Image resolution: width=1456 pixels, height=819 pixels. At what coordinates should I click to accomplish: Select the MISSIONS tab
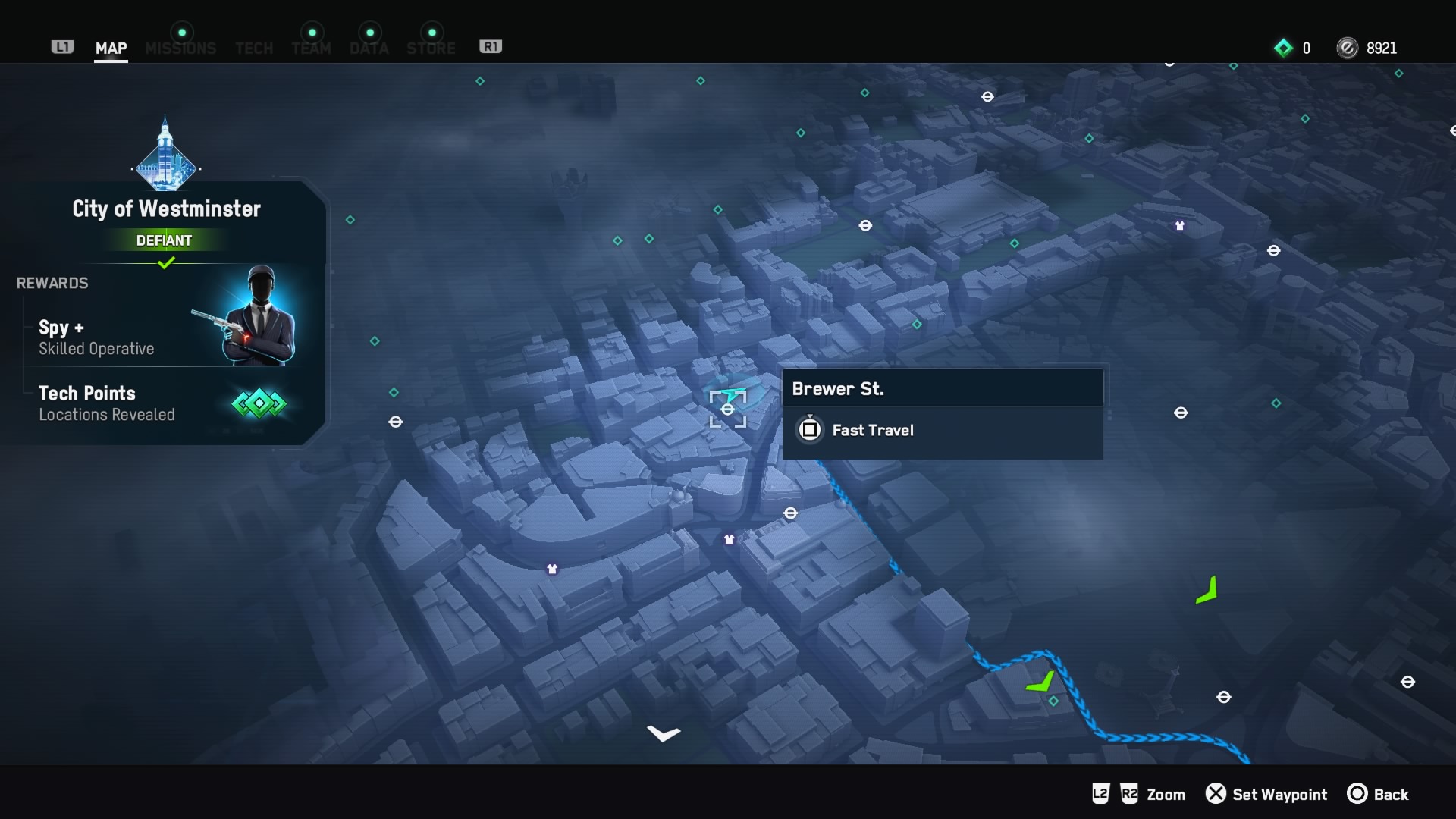click(180, 48)
